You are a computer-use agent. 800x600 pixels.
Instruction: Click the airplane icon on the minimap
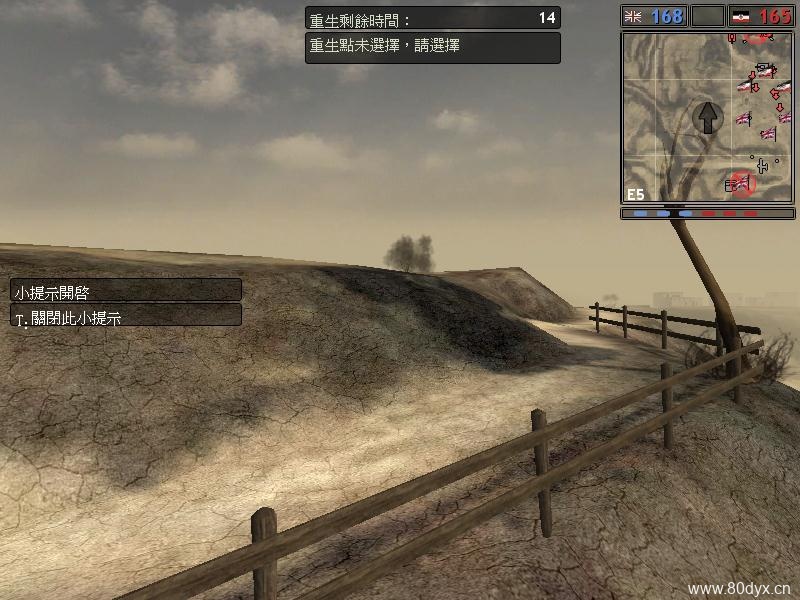tap(764, 164)
